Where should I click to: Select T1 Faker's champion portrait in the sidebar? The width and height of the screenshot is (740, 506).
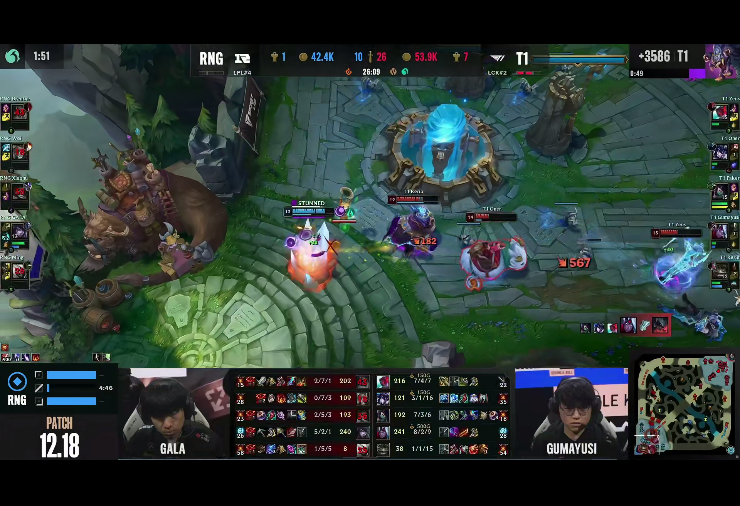pyautogui.click(x=721, y=194)
